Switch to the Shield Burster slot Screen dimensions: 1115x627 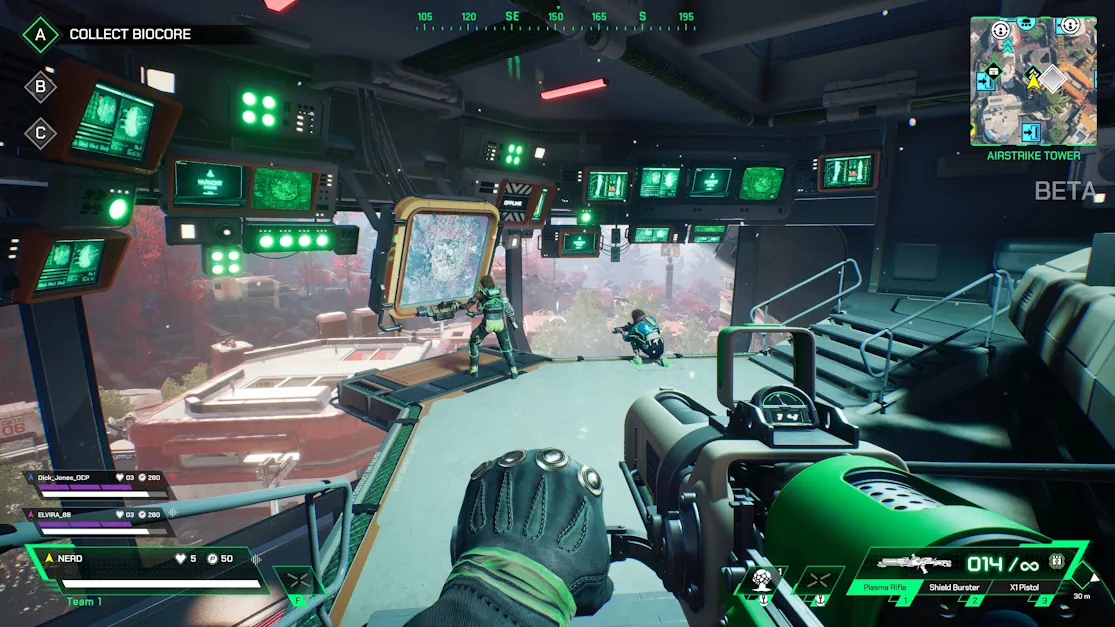coord(954,588)
